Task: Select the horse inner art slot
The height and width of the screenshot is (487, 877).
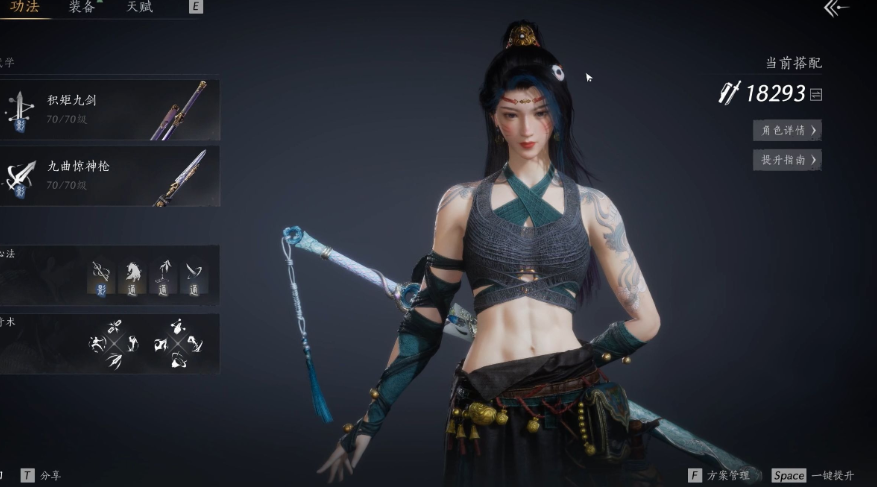Action: coord(132,276)
